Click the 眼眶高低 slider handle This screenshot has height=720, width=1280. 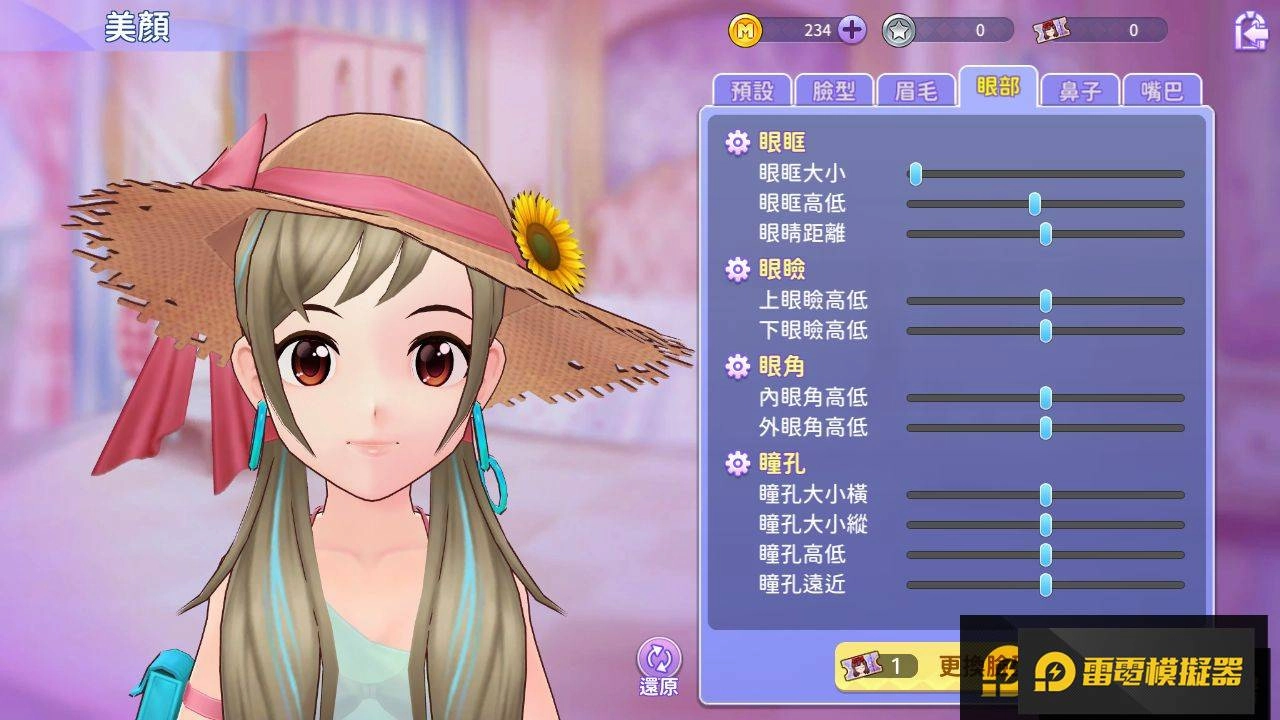click(x=1035, y=204)
